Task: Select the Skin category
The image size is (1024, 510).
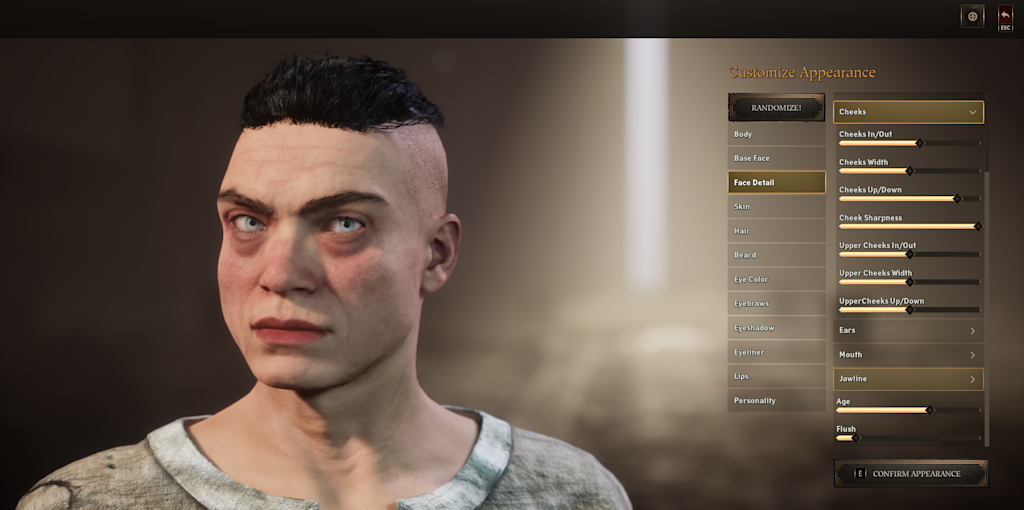Action: 776,207
